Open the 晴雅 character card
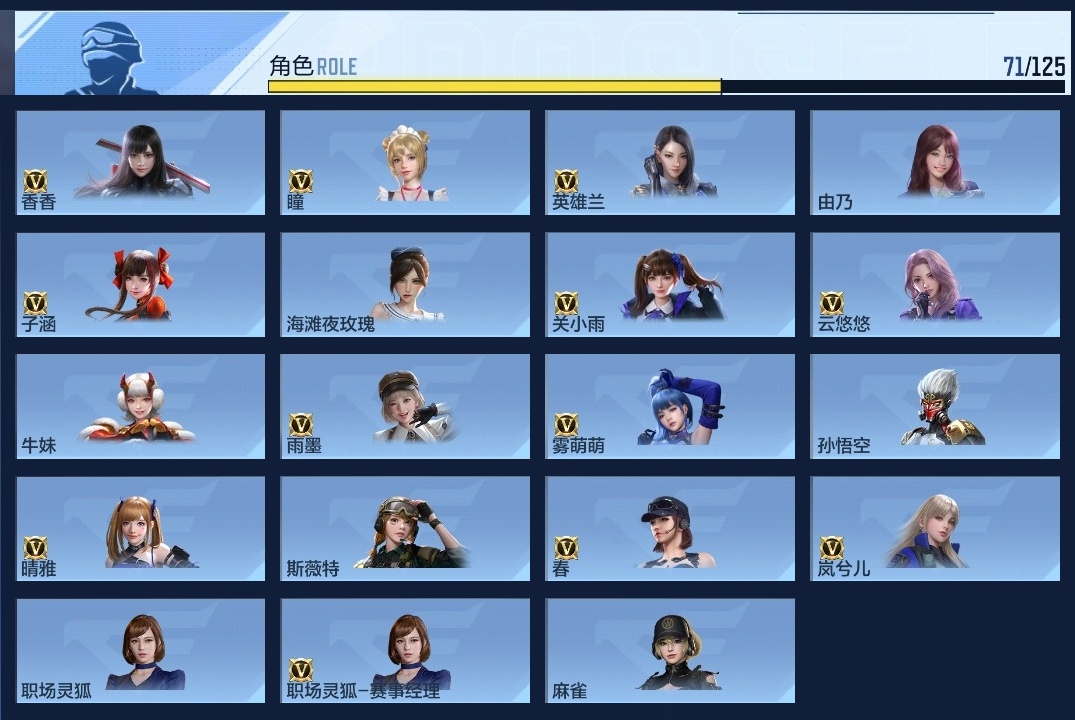 141,529
